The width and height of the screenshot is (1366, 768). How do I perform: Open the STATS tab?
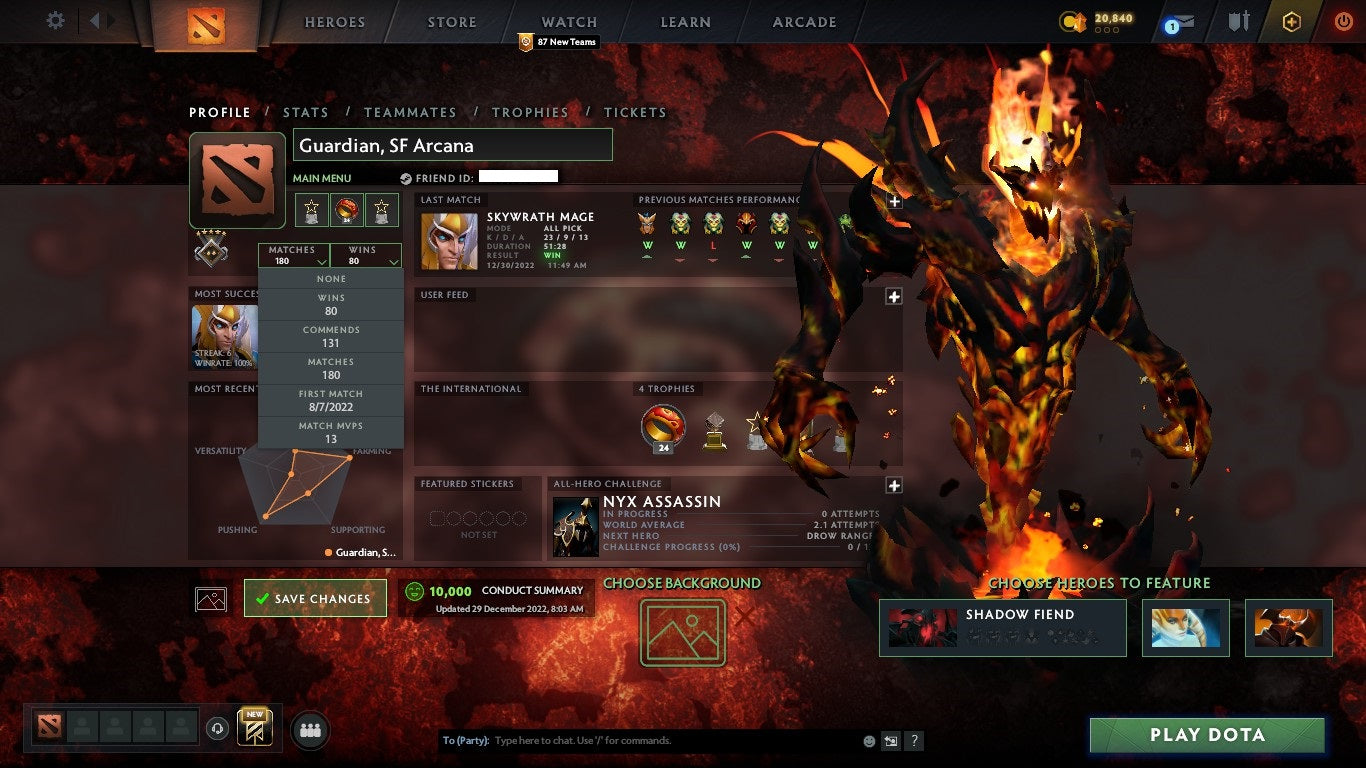click(x=306, y=112)
